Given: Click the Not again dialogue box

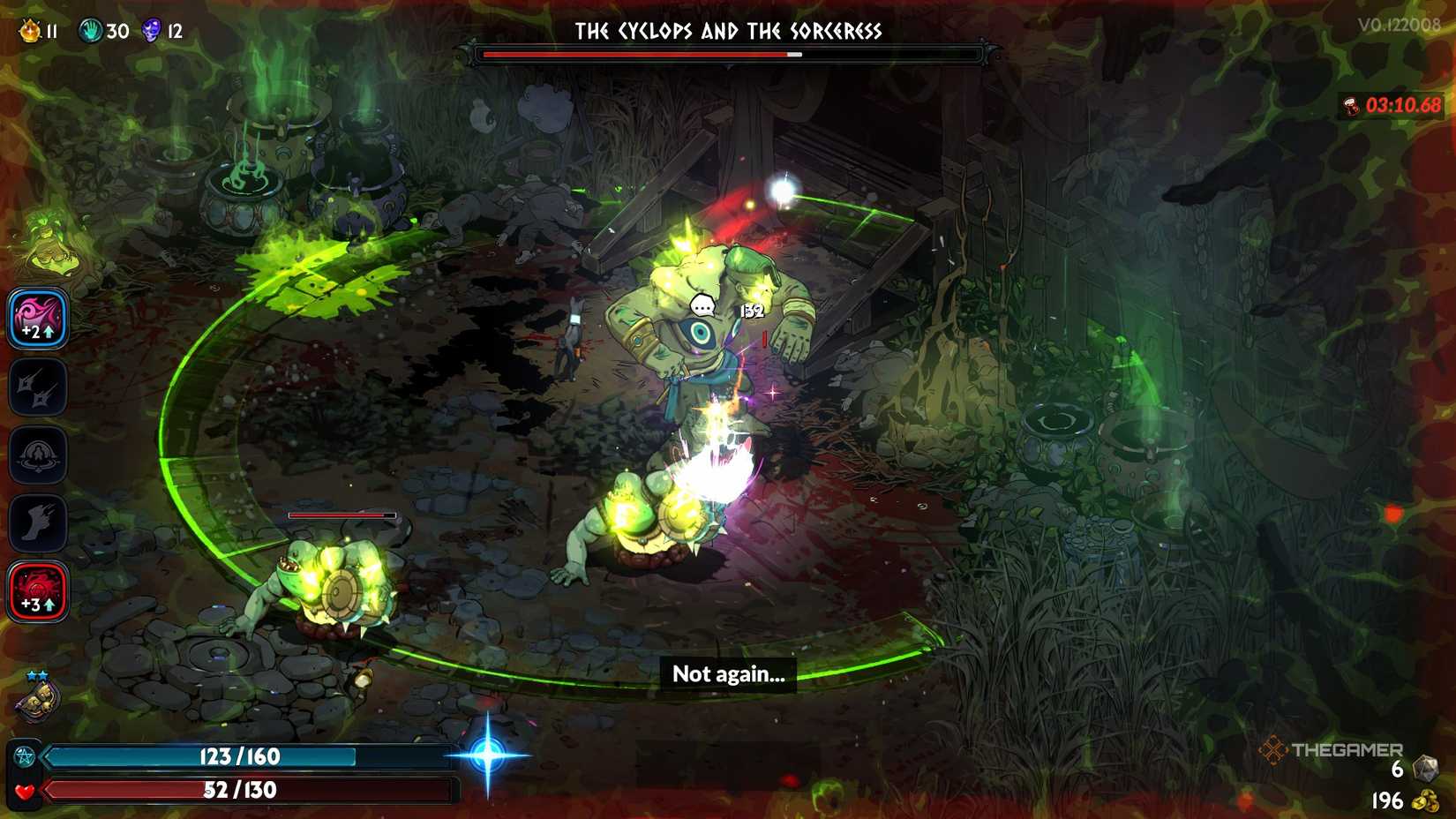Looking at the screenshot, I should coord(727,673).
